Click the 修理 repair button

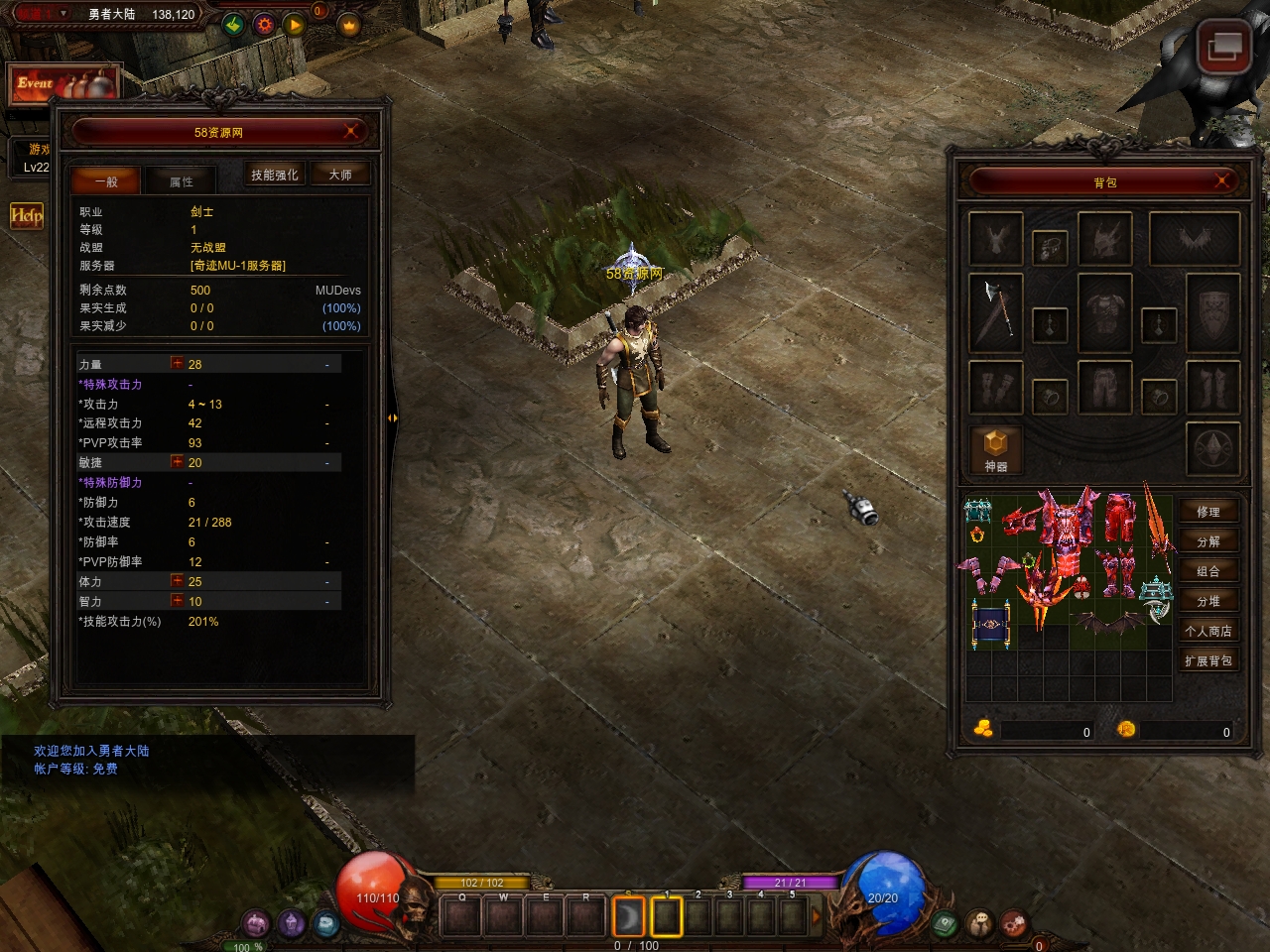coord(1207,512)
